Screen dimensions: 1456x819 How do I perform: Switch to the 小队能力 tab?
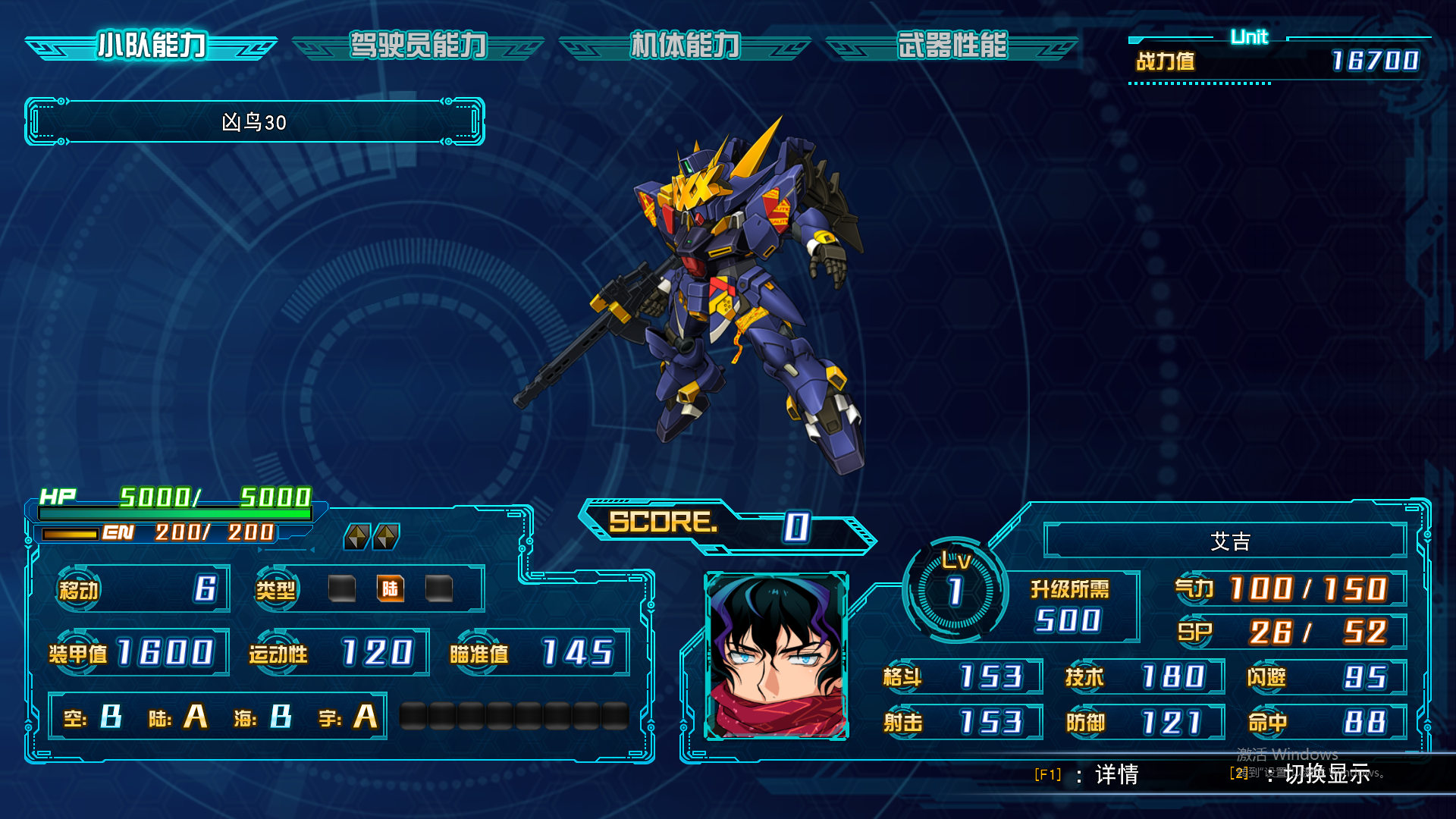152,46
